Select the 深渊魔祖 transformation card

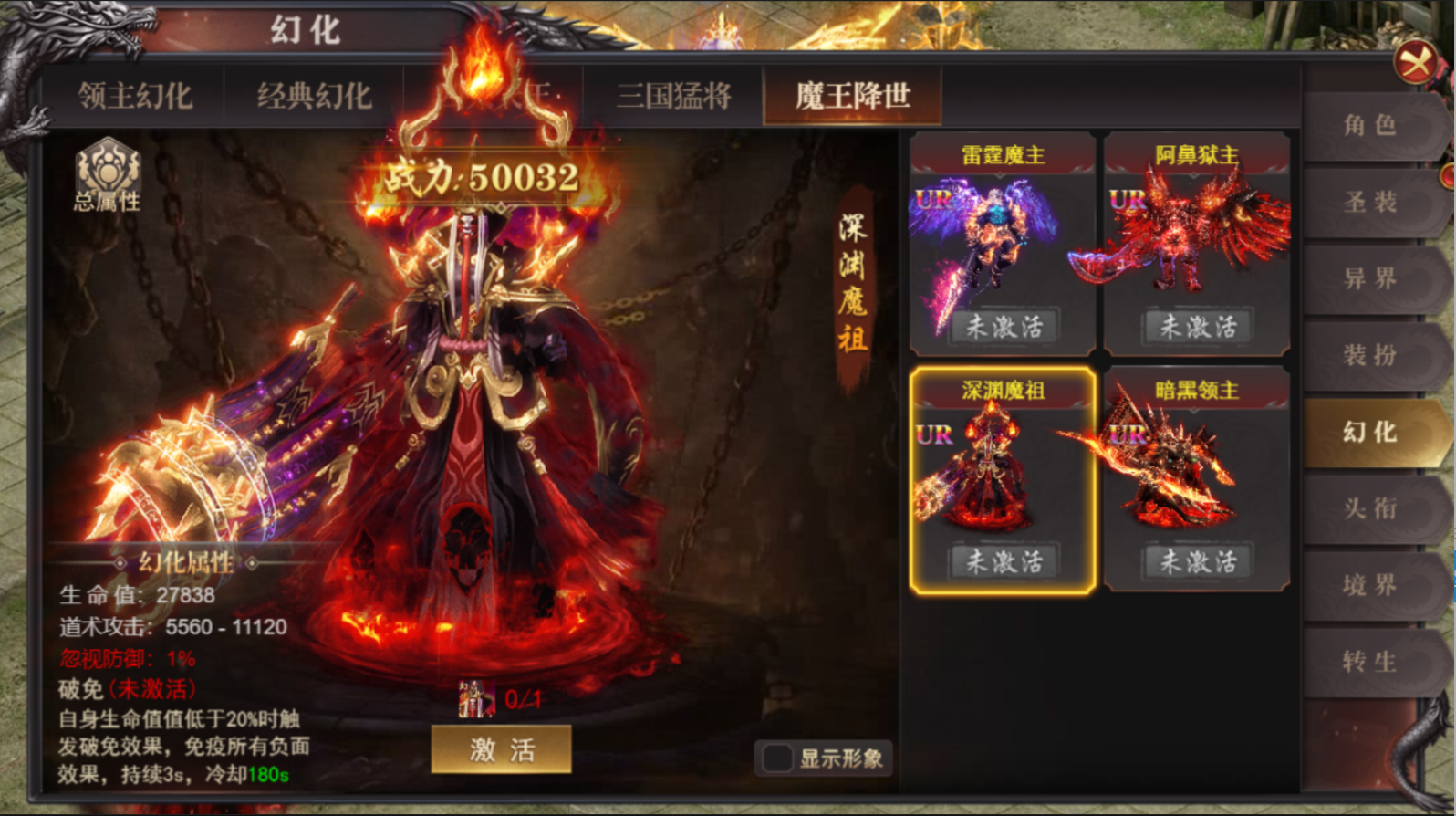[x=1003, y=480]
